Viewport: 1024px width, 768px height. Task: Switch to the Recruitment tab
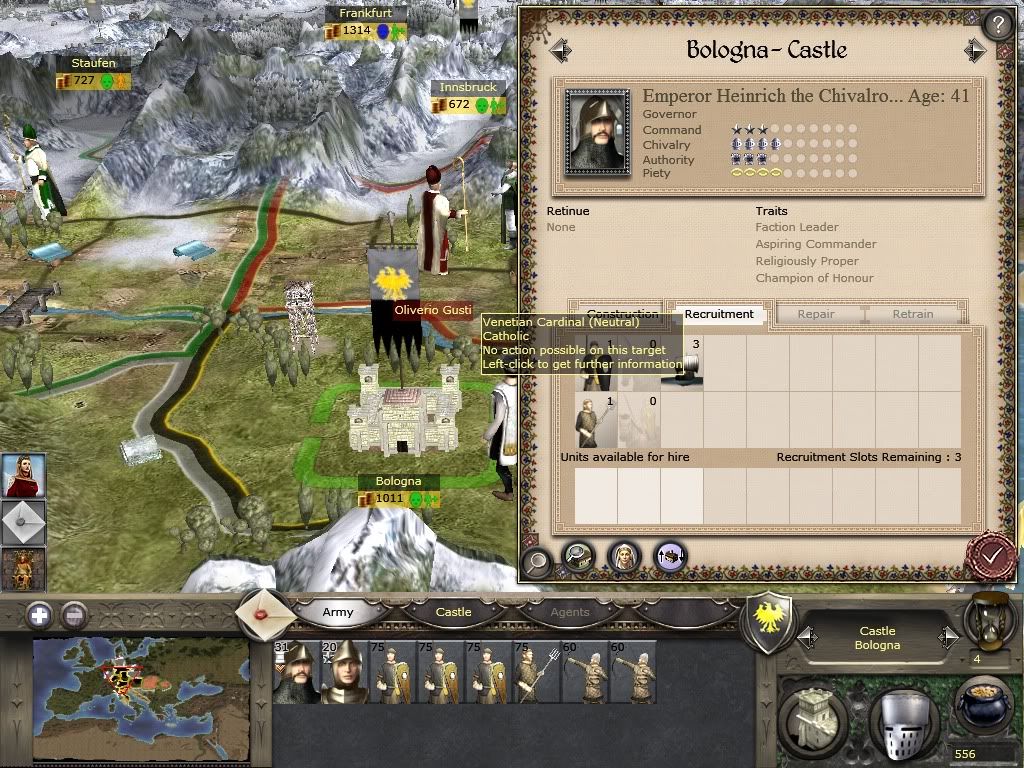719,314
